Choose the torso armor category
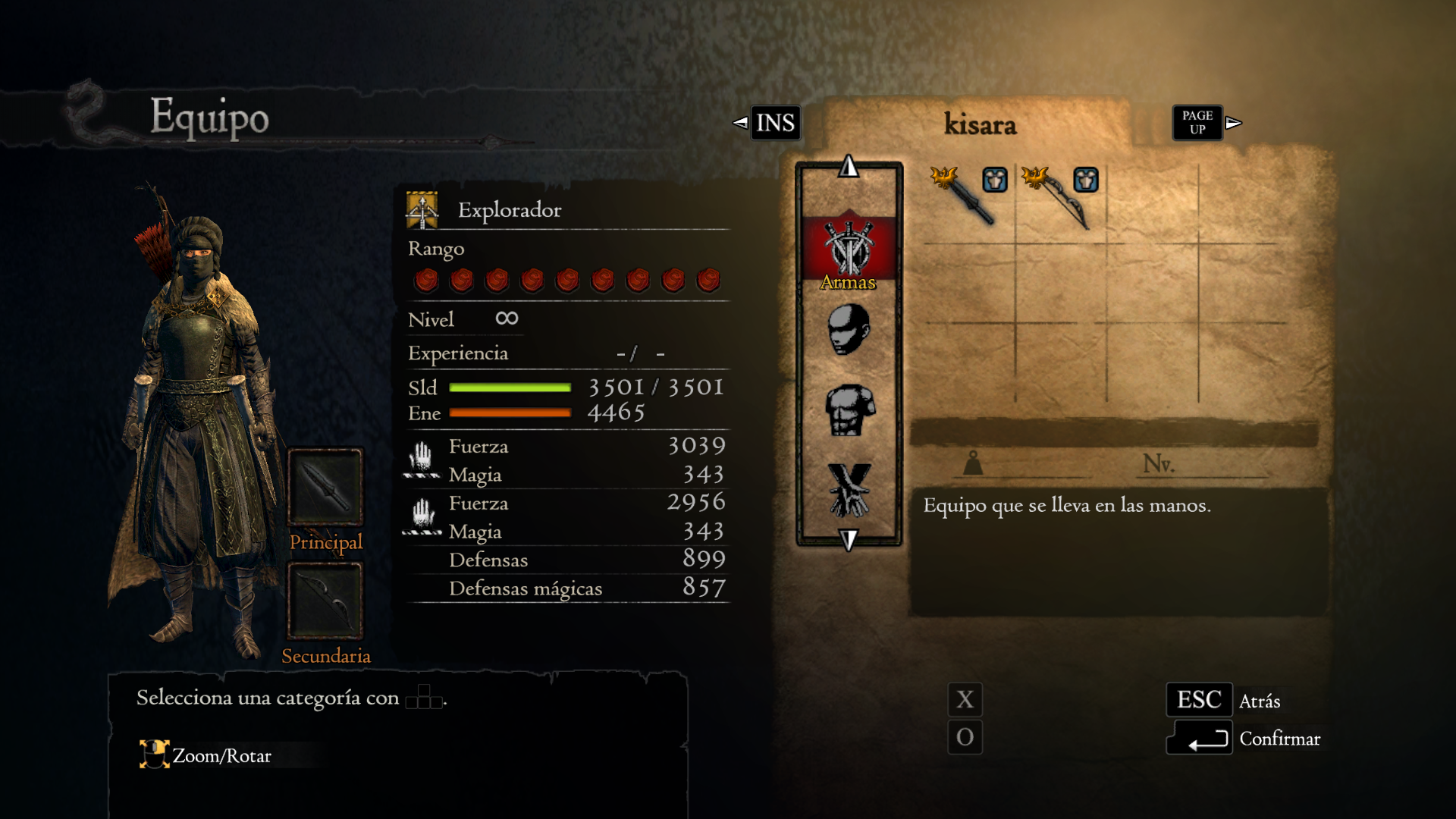The width and height of the screenshot is (1456, 819). (849, 410)
